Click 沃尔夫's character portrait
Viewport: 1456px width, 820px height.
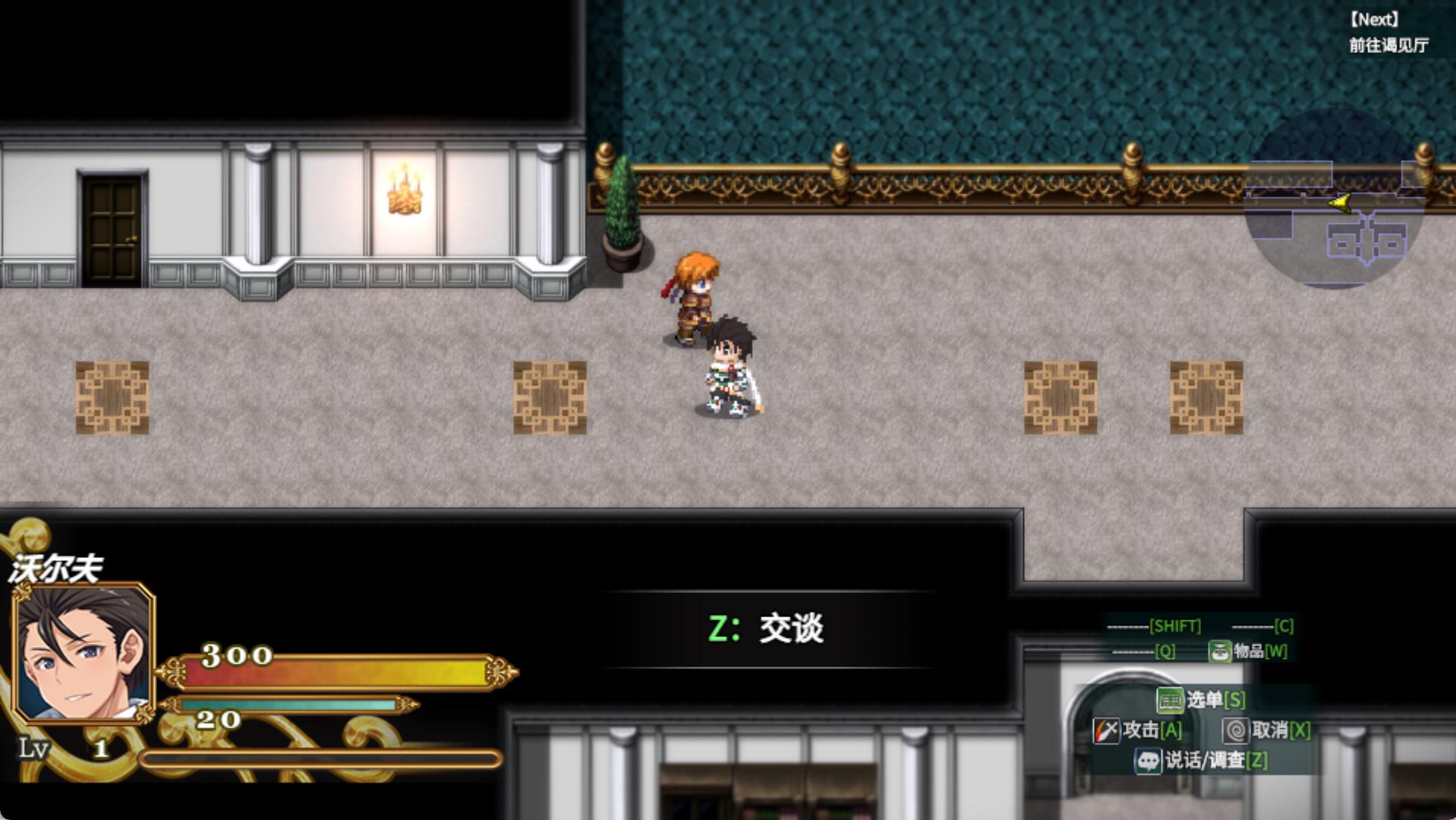(84, 651)
